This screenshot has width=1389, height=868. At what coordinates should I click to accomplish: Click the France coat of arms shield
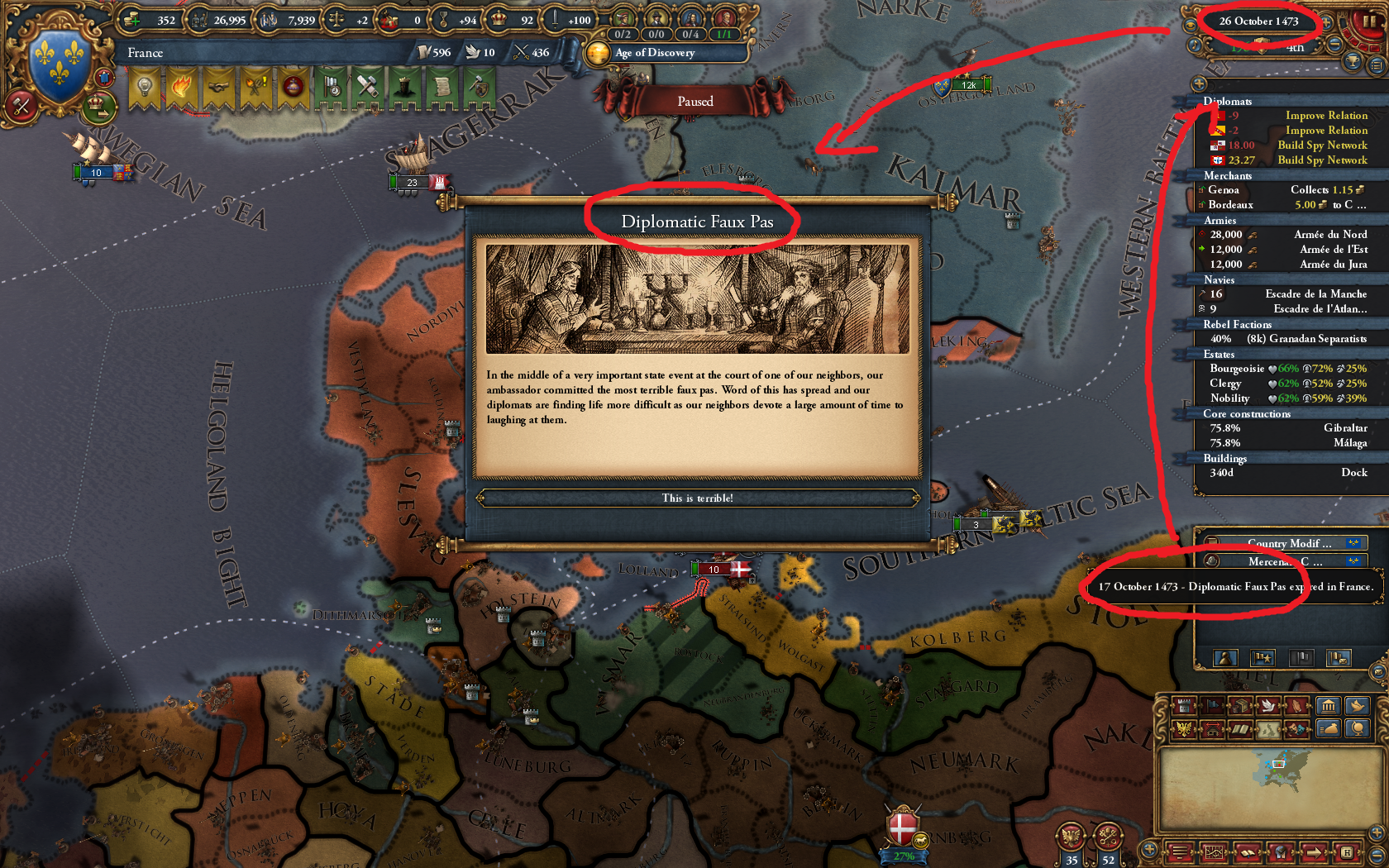[x=58, y=60]
